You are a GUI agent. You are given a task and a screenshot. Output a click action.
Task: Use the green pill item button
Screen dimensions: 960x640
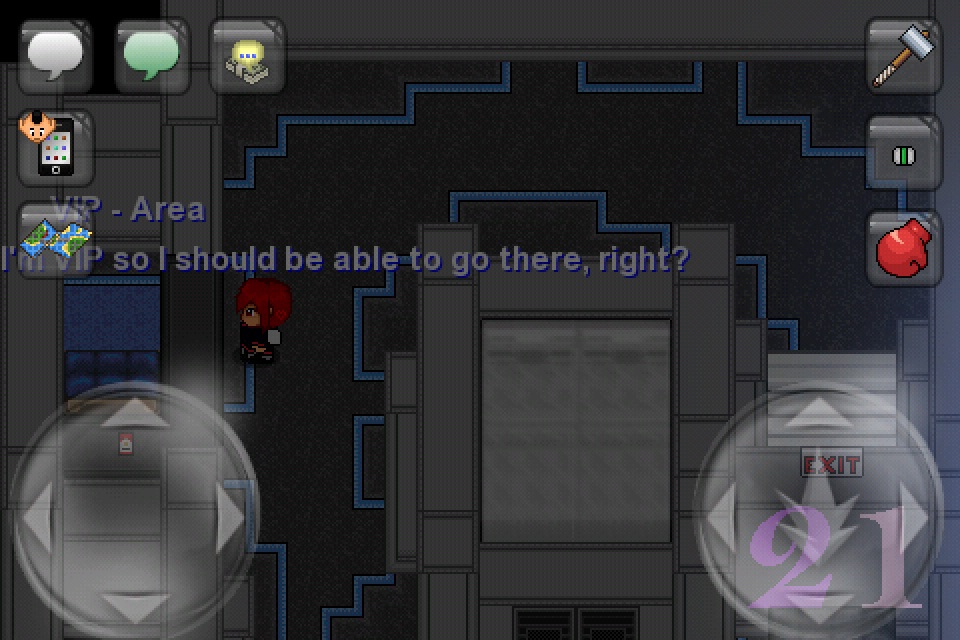(903, 154)
